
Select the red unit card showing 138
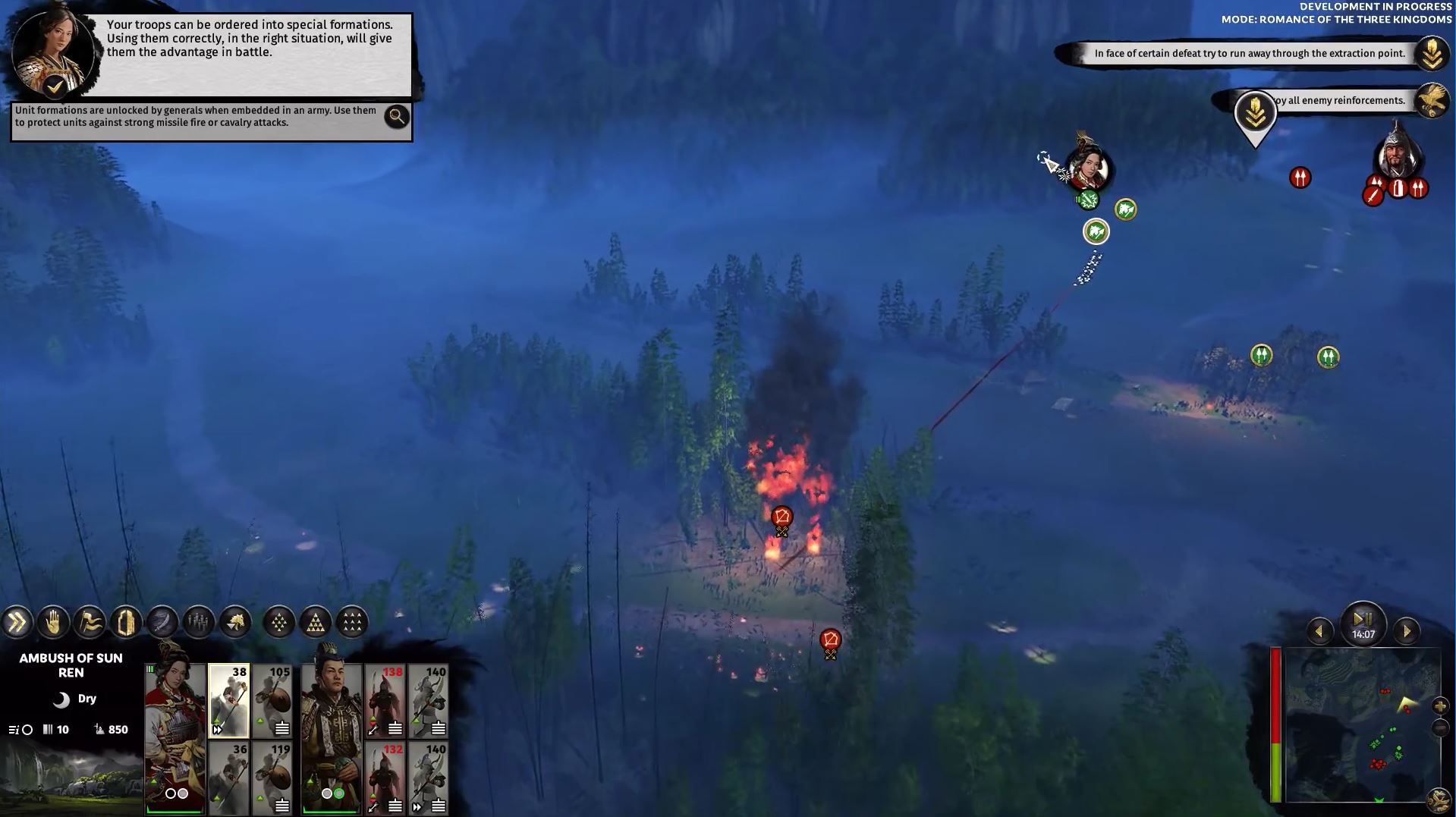point(385,701)
